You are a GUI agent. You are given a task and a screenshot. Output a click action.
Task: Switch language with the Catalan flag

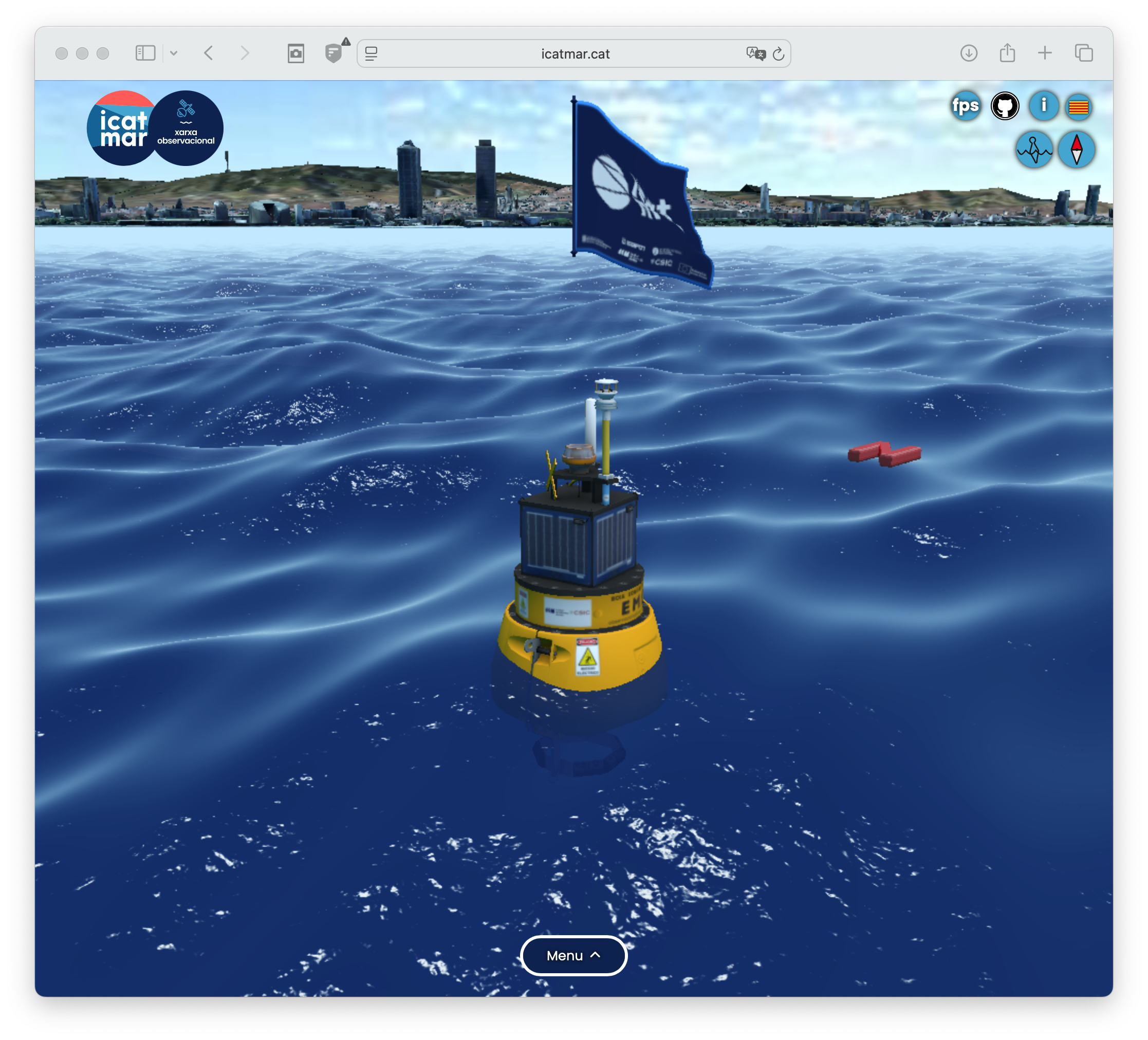(1079, 107)
